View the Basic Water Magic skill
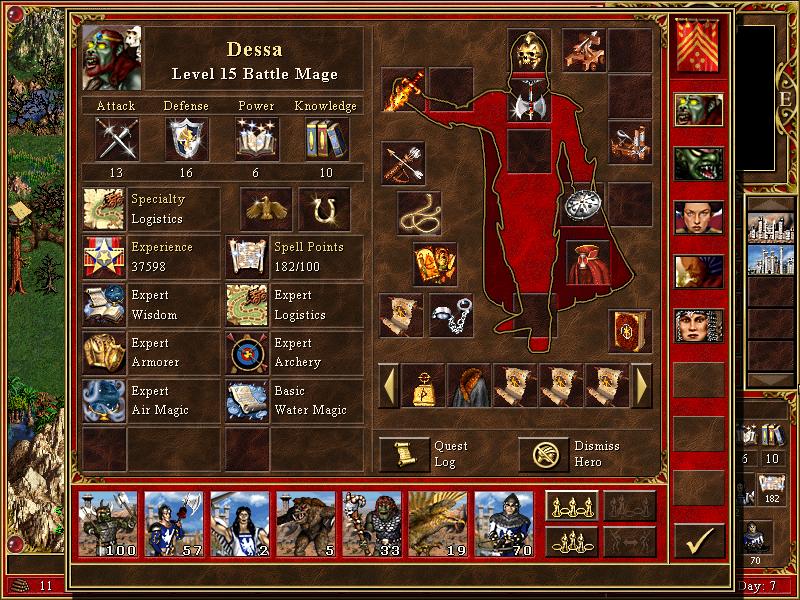The image size is (800, 600). (x=248, y=400)
